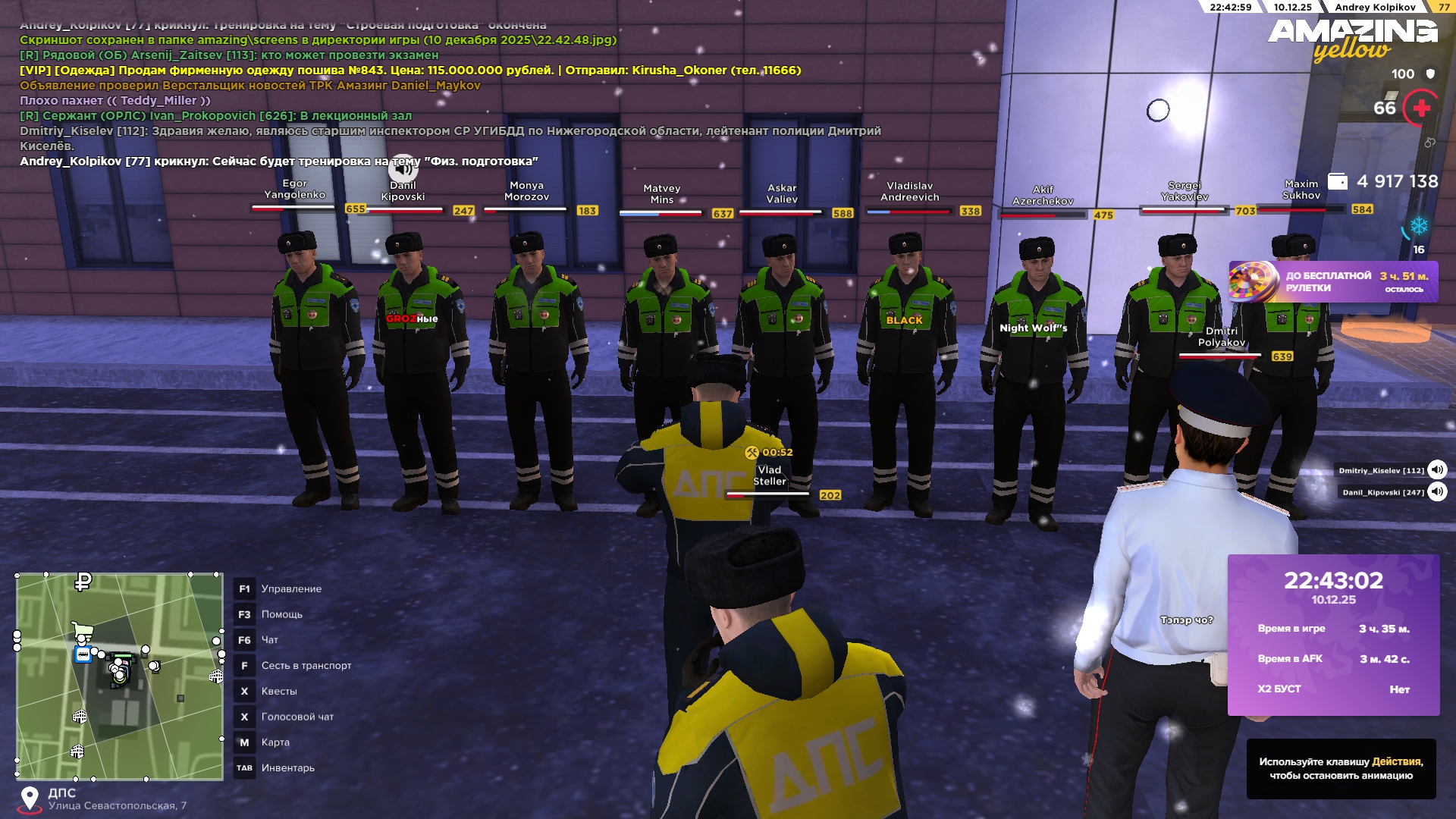This screenshot has width=1456, height=819.
Task: Click the ДПС location pin icon
Action: (x=30, y=799)
